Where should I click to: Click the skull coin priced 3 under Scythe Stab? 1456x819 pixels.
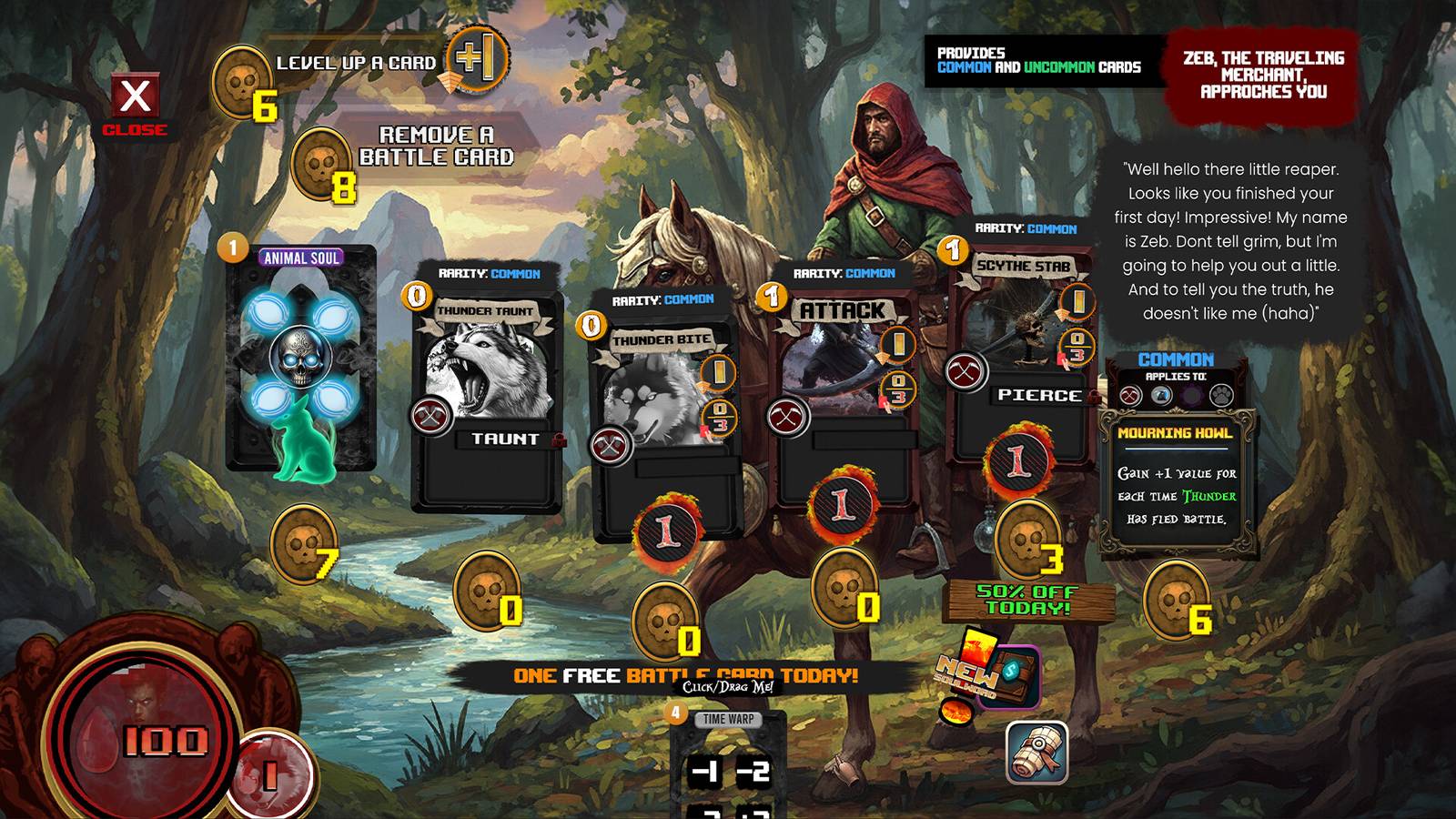(1029, 545)
